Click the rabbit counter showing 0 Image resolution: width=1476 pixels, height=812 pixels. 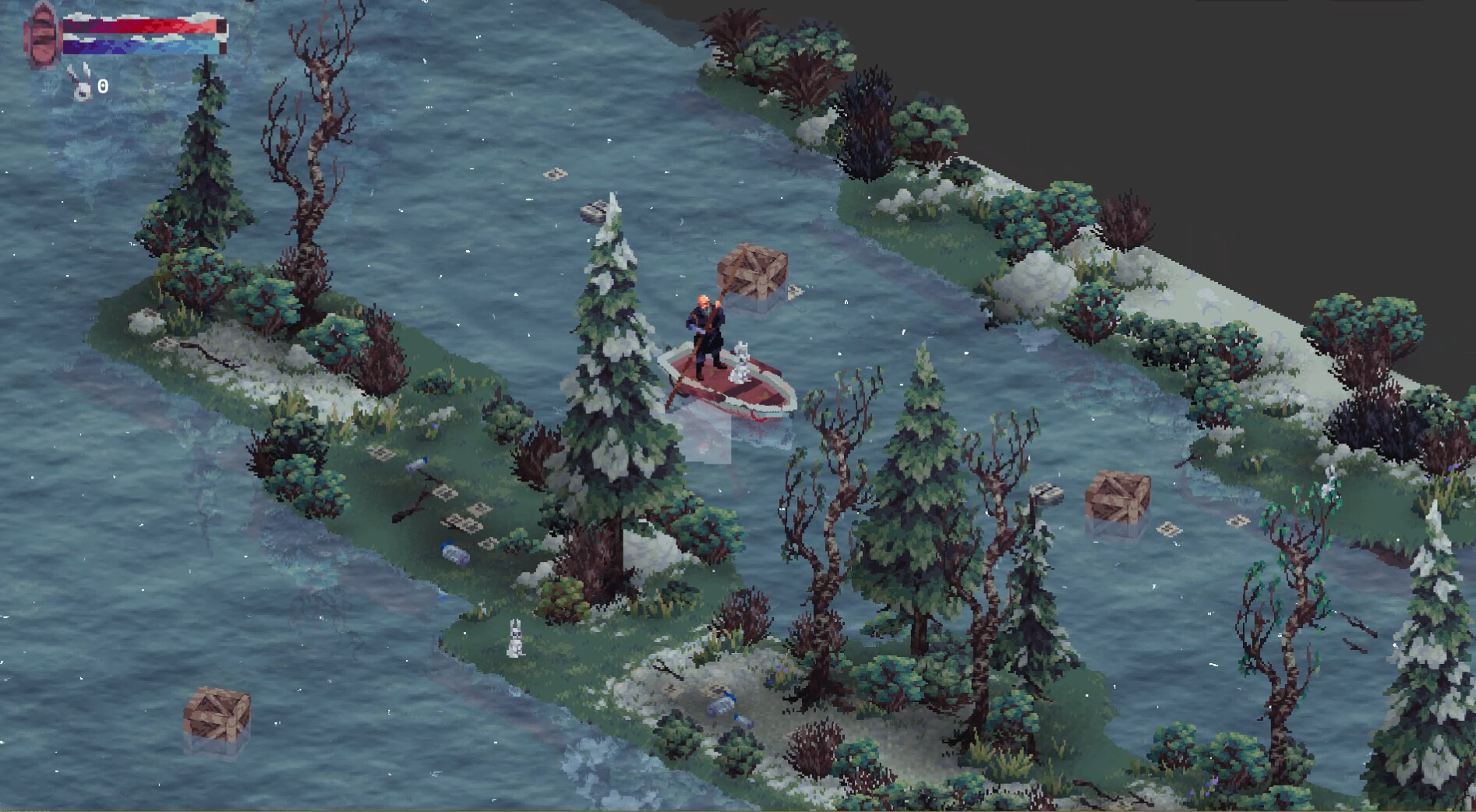[102, 86]
